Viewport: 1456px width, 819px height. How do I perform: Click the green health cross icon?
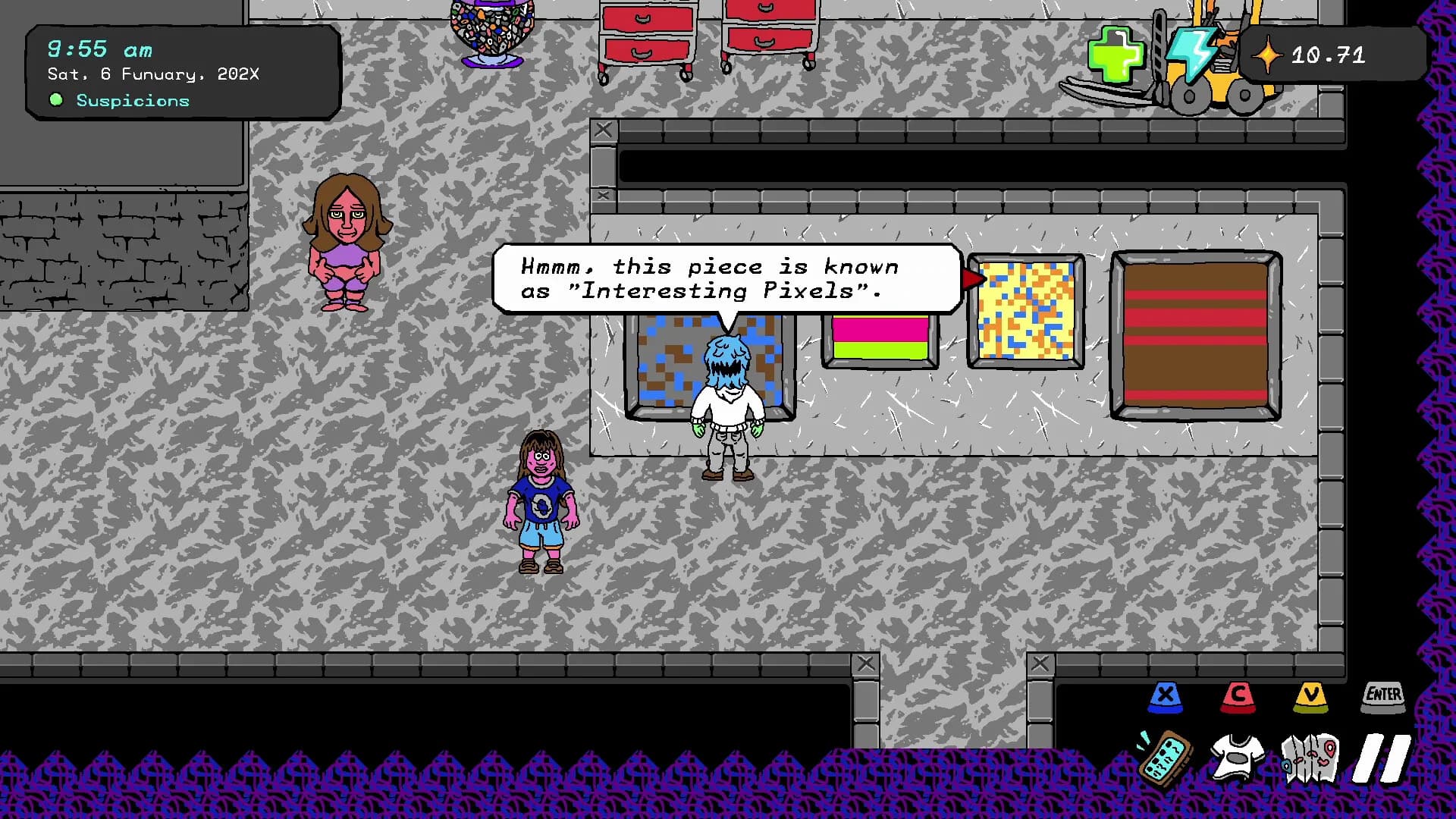[1116, 54]
